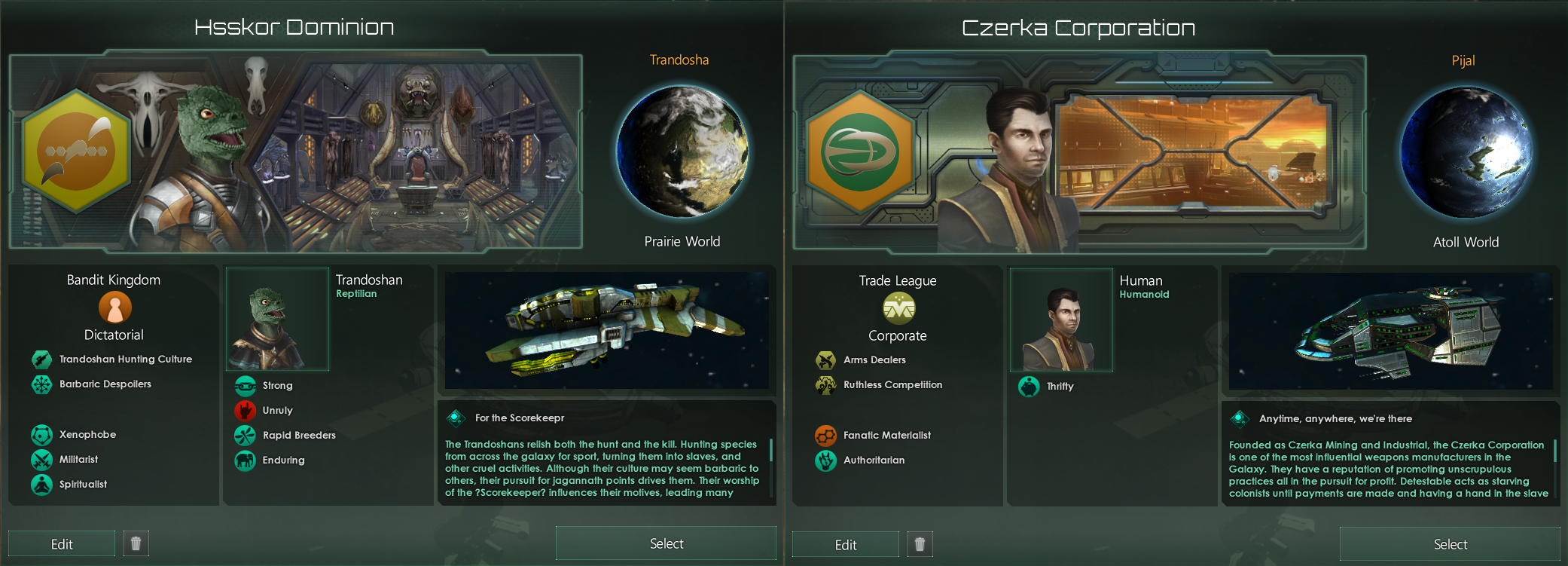
Task: Click the Czerka Corporation title header
Action: click(x=1078, y=27)
